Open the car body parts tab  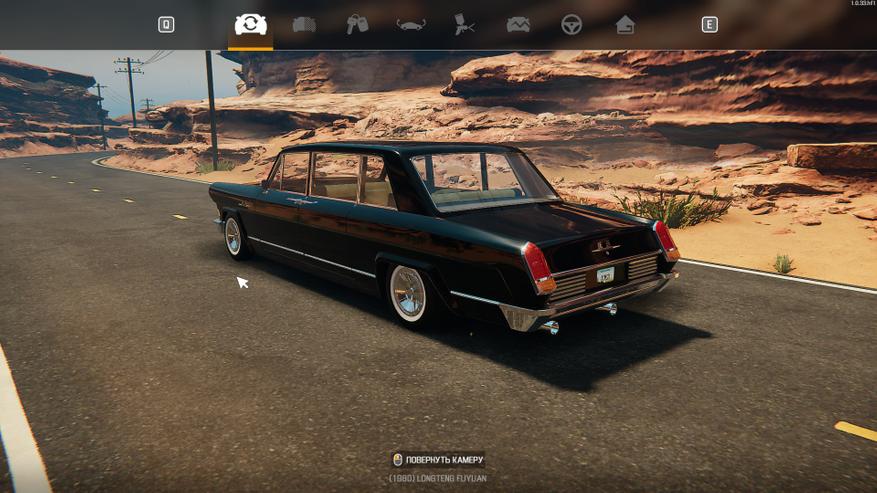pyautogui.click(x=304, y=25)
